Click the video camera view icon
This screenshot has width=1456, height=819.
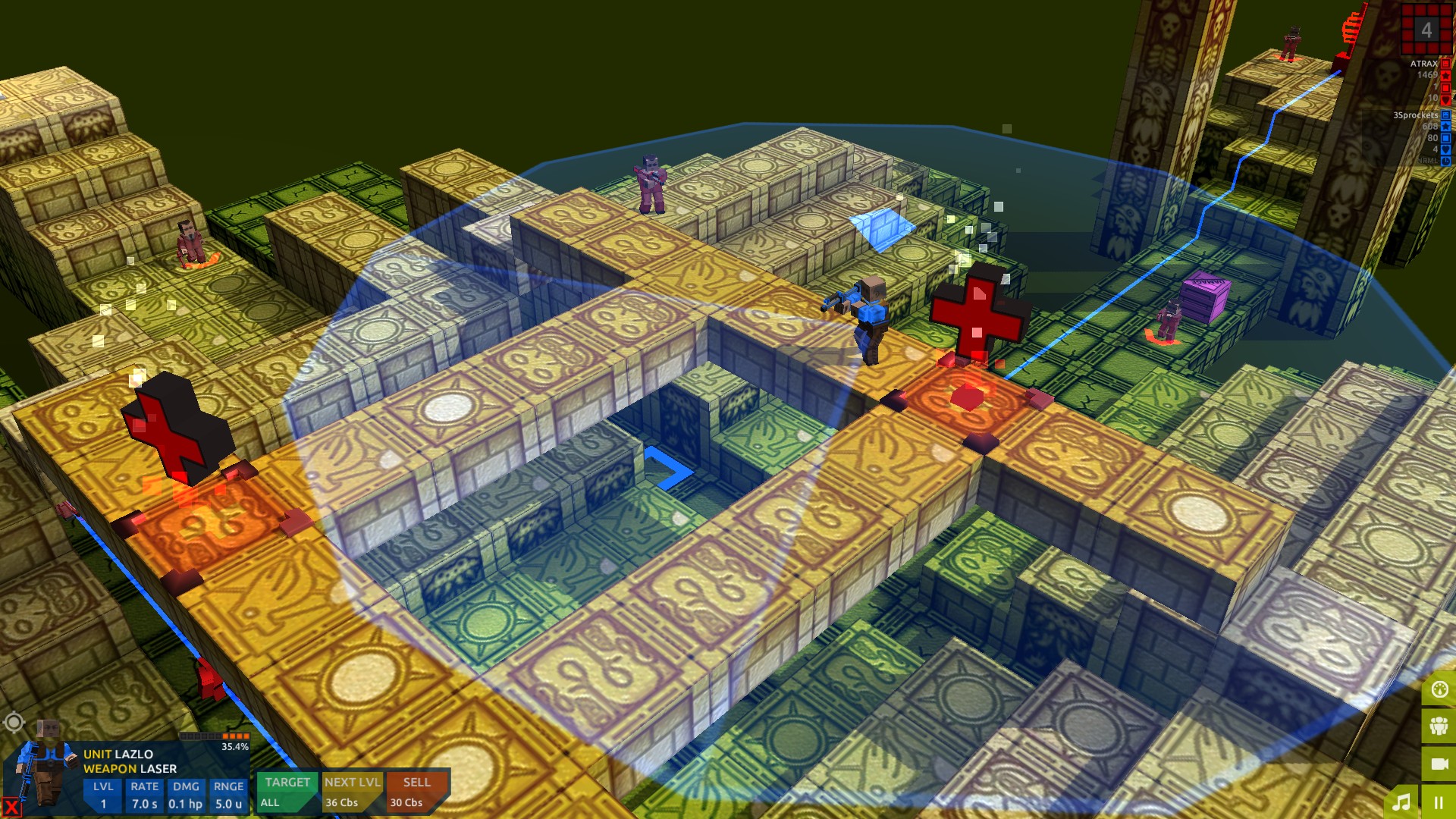1439,764
